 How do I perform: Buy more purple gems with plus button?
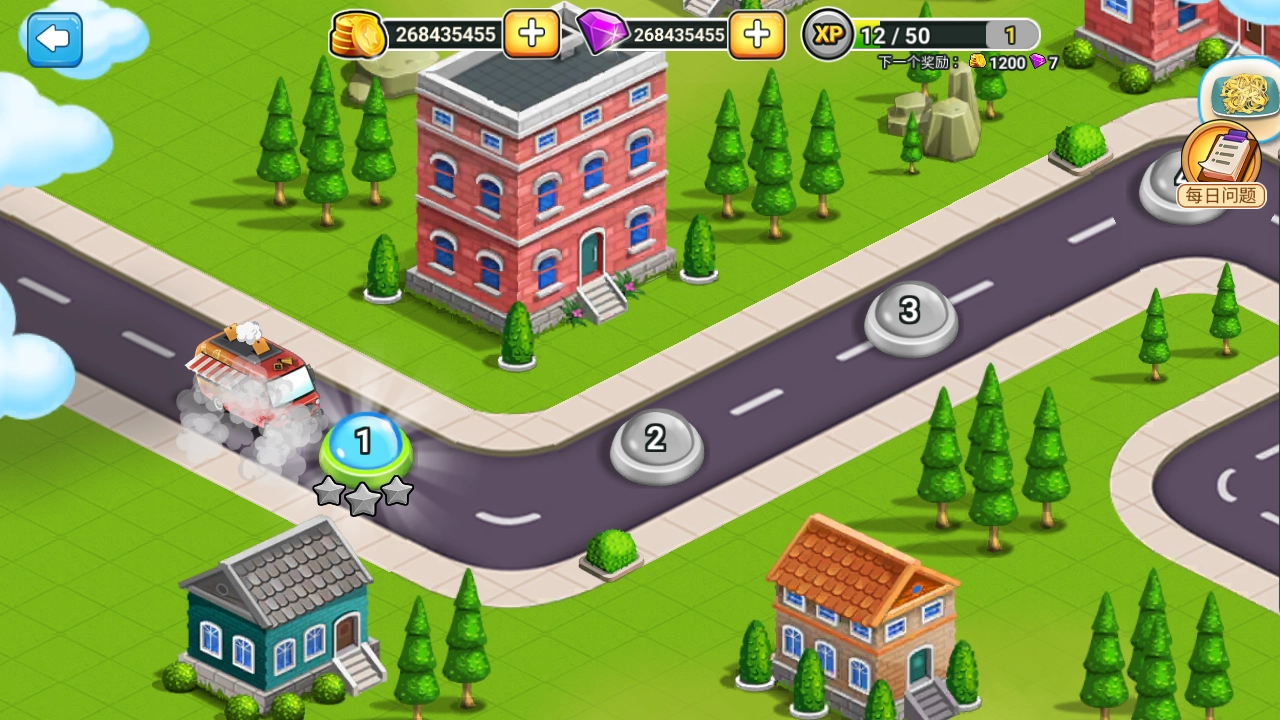[756, 35]
